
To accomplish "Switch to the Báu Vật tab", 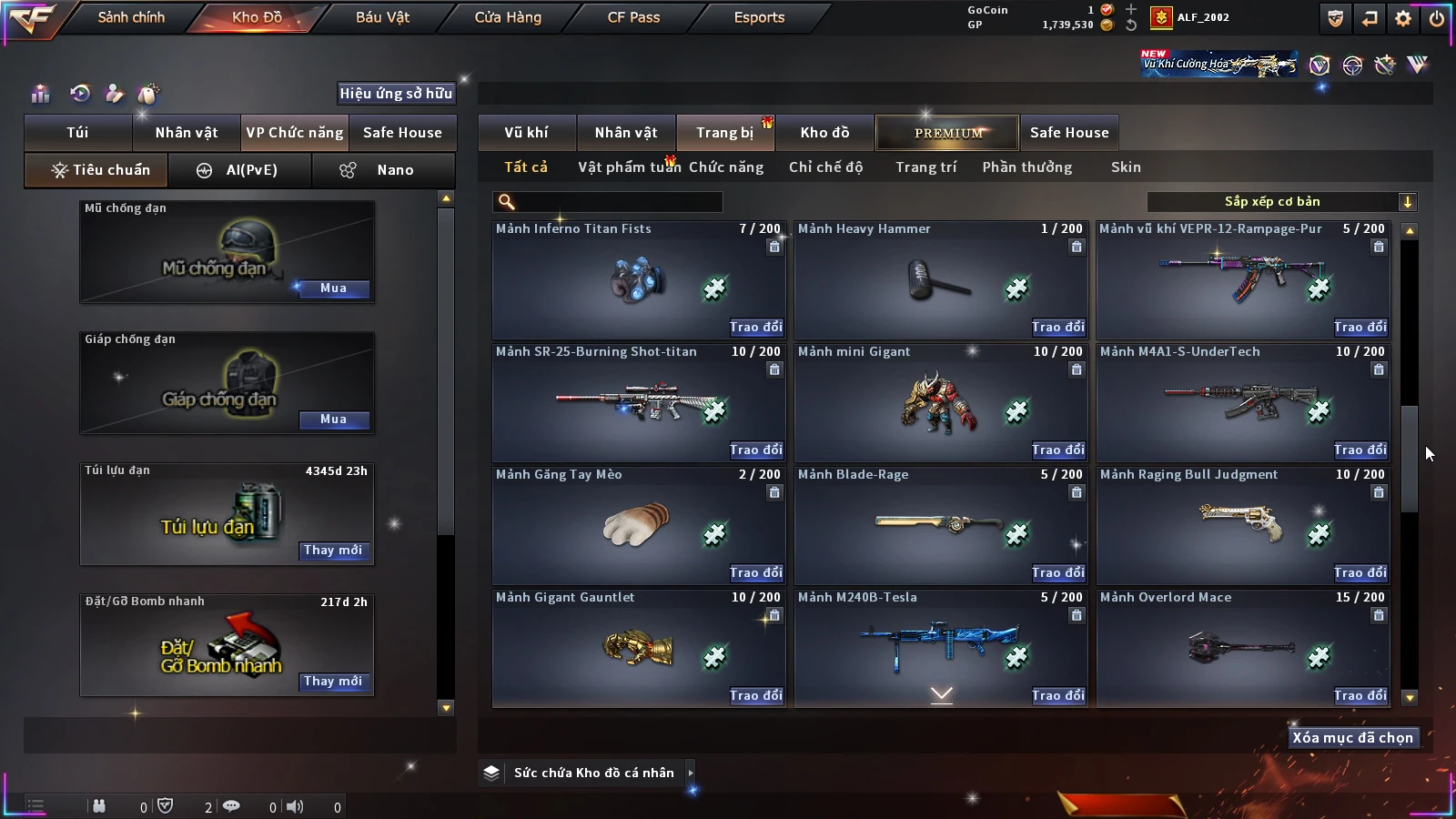I will pyautogui.click(x=382, y=17).
